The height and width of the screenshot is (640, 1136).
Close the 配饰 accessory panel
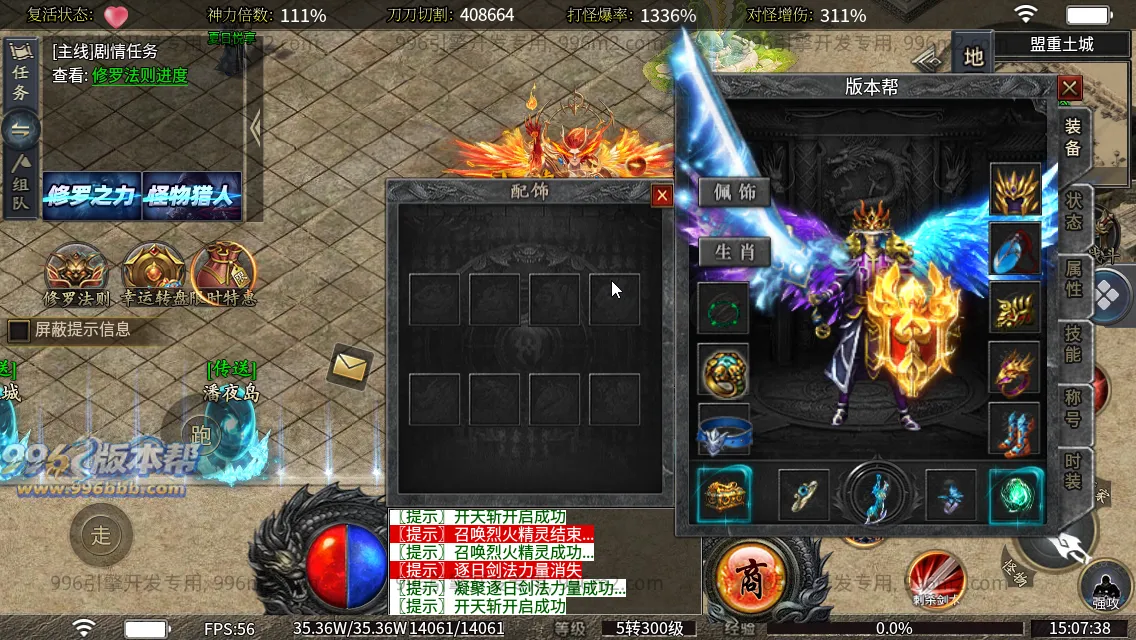[661, 196]
